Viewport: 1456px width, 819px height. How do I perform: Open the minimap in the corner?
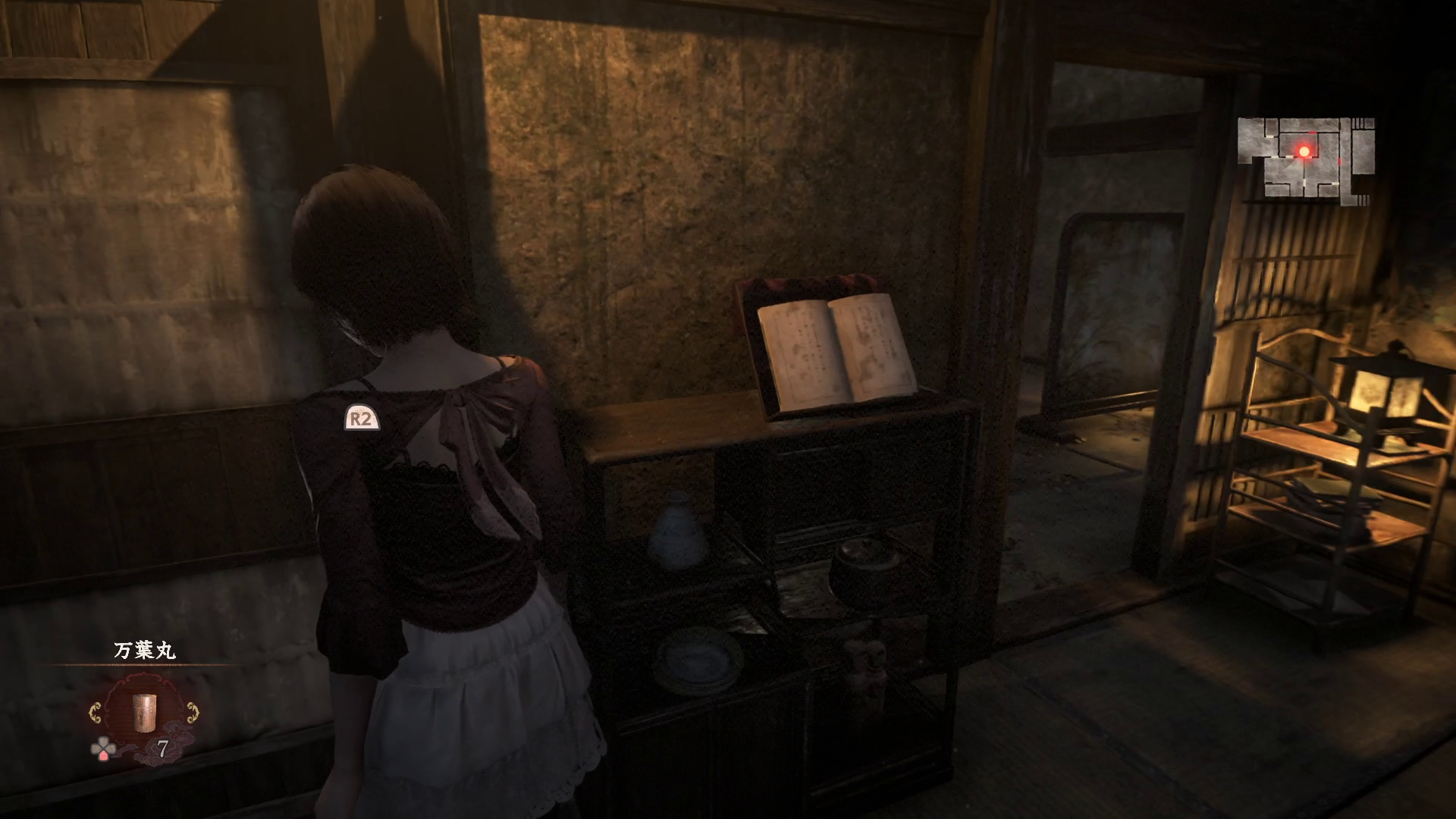[1305, 159]
